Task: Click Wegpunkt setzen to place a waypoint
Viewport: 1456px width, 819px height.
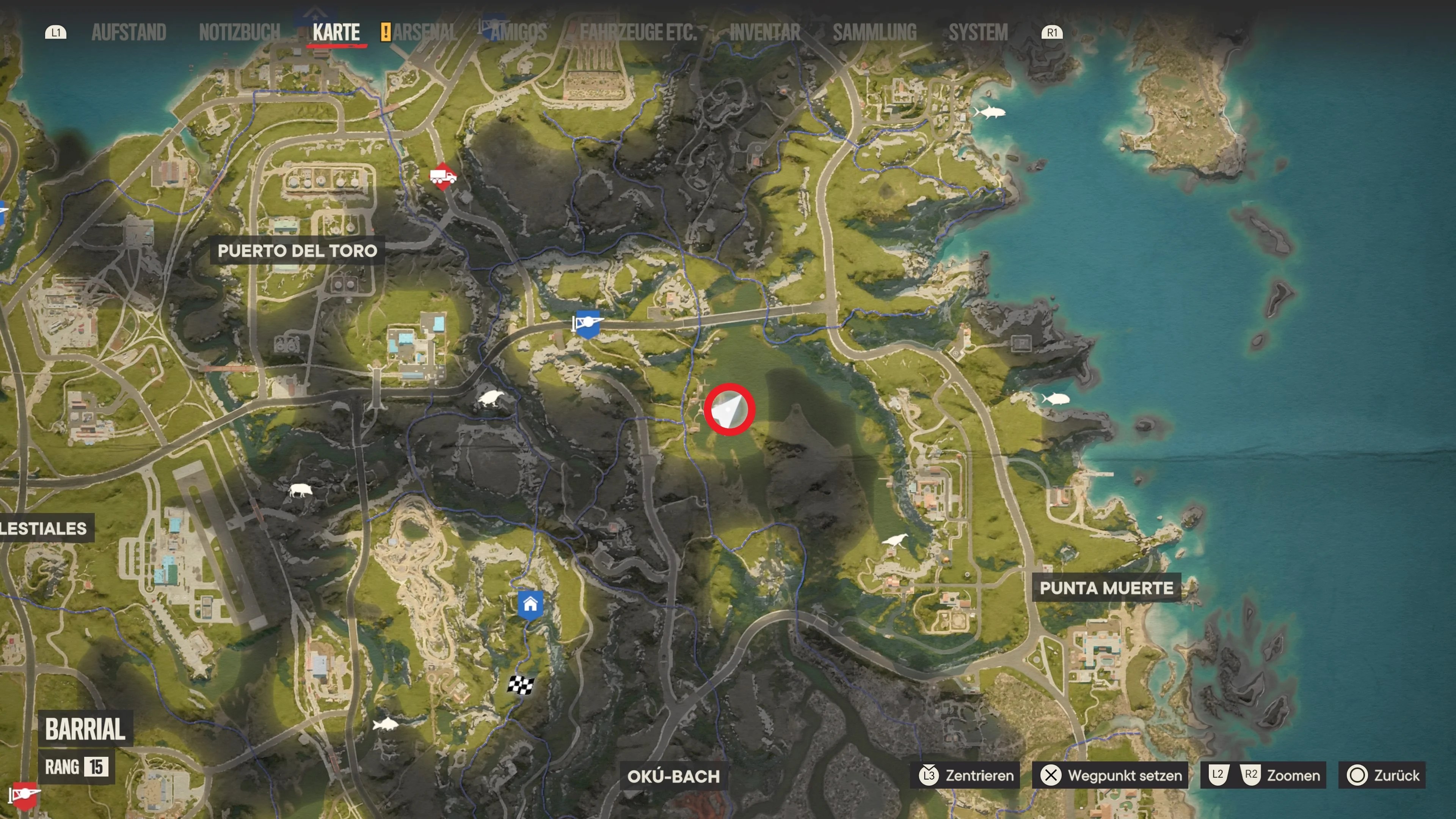Action: (x=1109, y=775)
